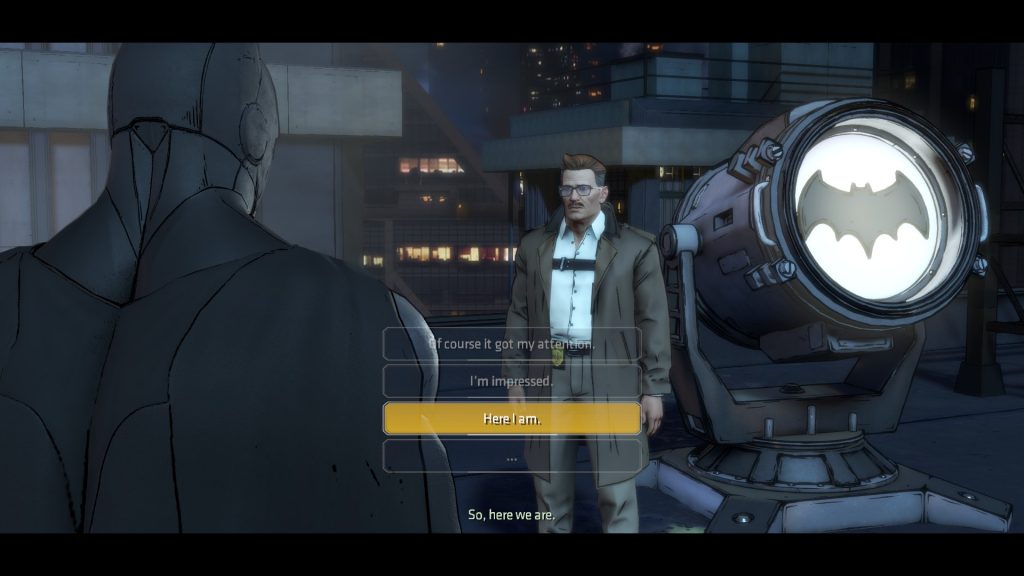
Task: Select the "I'm impressed." dialogue option
Action: 511,381
